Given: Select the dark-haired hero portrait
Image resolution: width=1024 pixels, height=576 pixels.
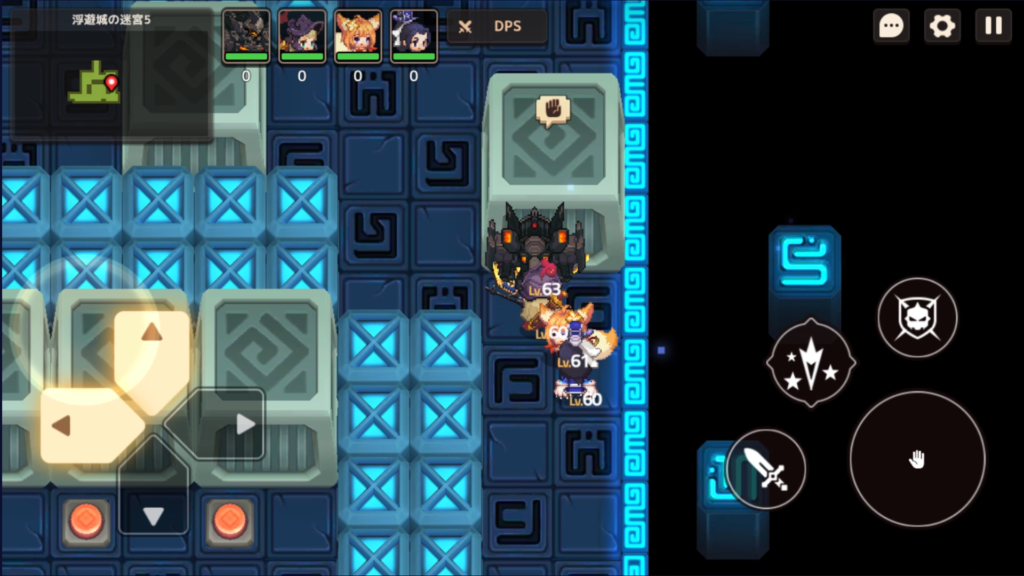Looking at the screenshot, I should [x=414, y=35].
